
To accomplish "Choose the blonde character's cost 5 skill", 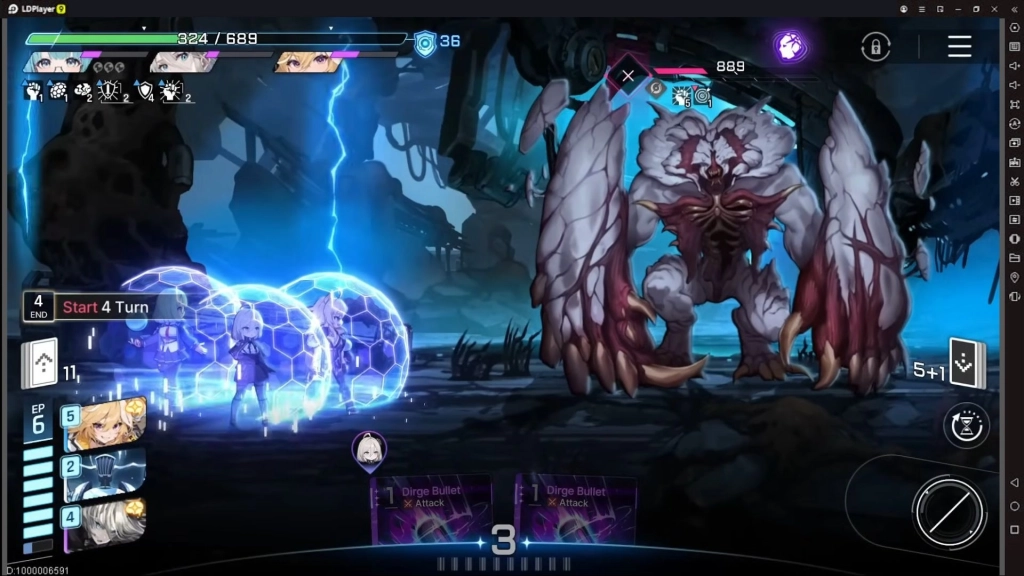I will click(105, 424).
